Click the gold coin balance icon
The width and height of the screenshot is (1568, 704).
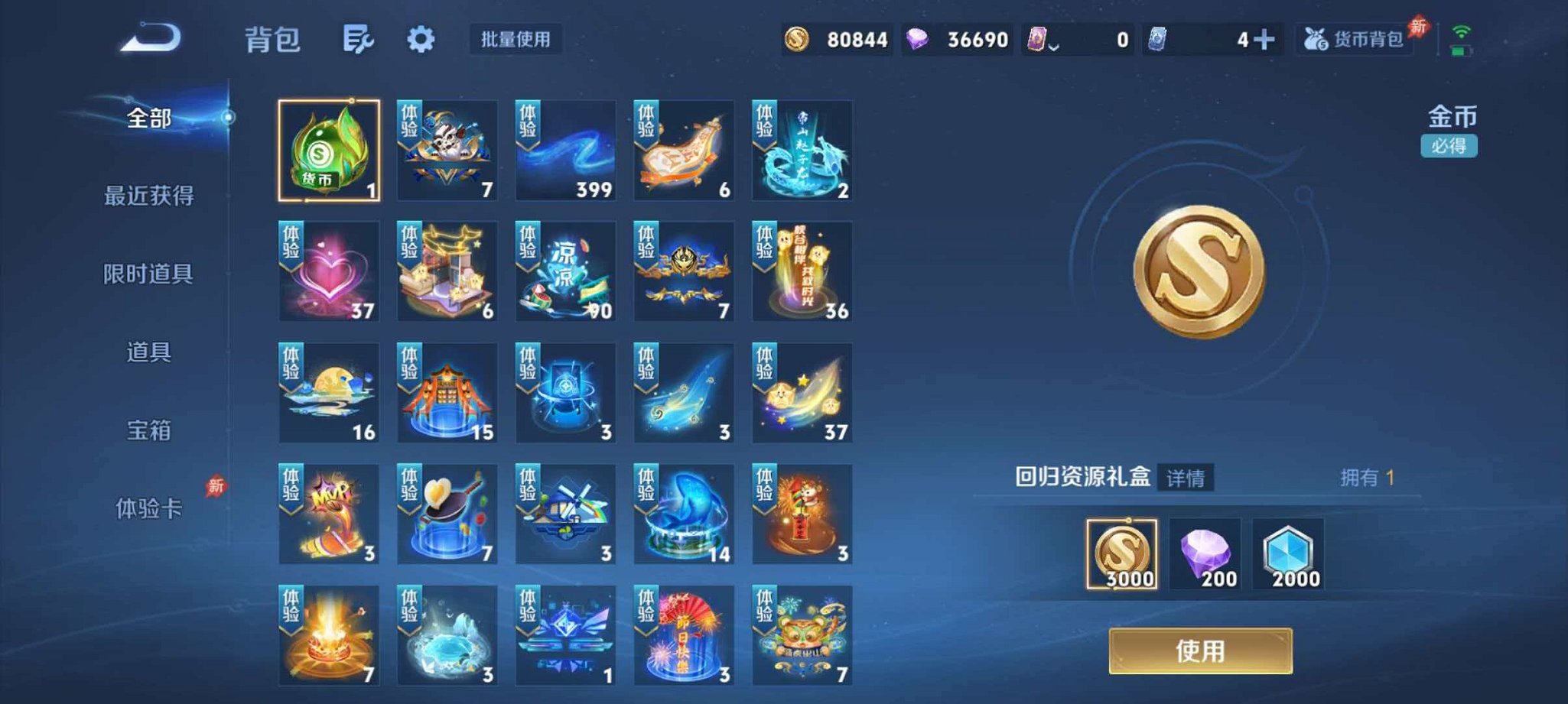point(796,38)
